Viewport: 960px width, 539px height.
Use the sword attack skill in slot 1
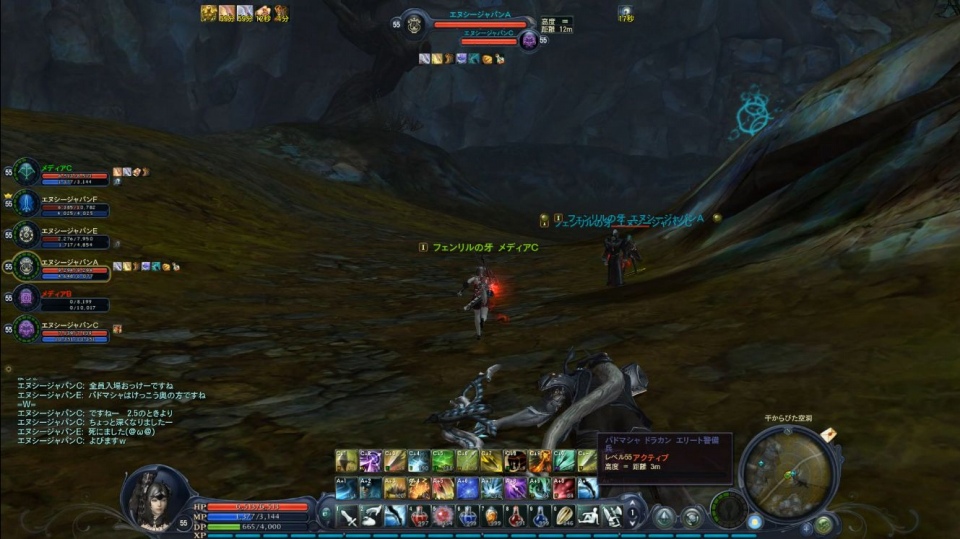pos(347,515)
